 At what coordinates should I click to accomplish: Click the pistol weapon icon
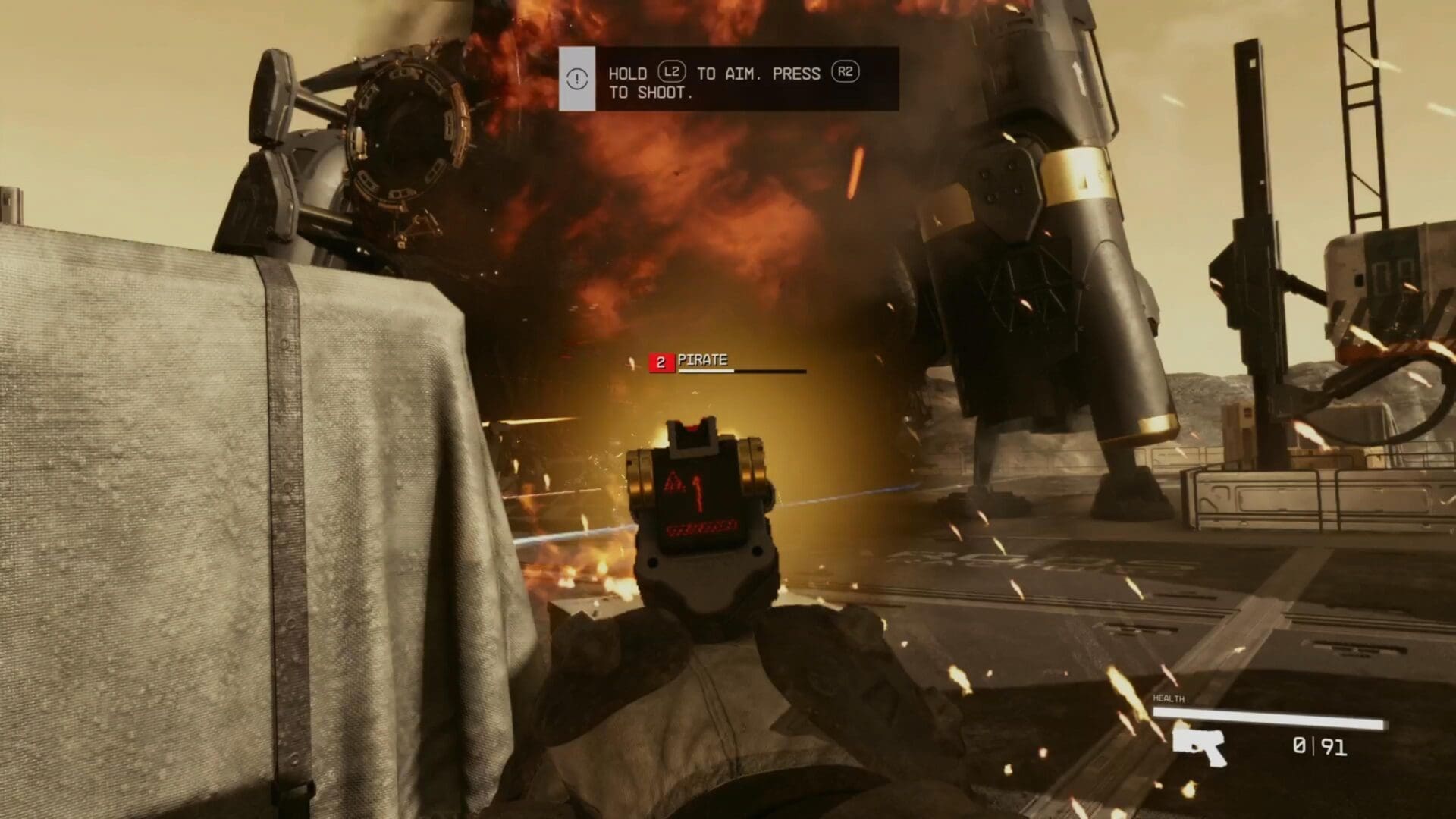click(x=1199, y=746)
